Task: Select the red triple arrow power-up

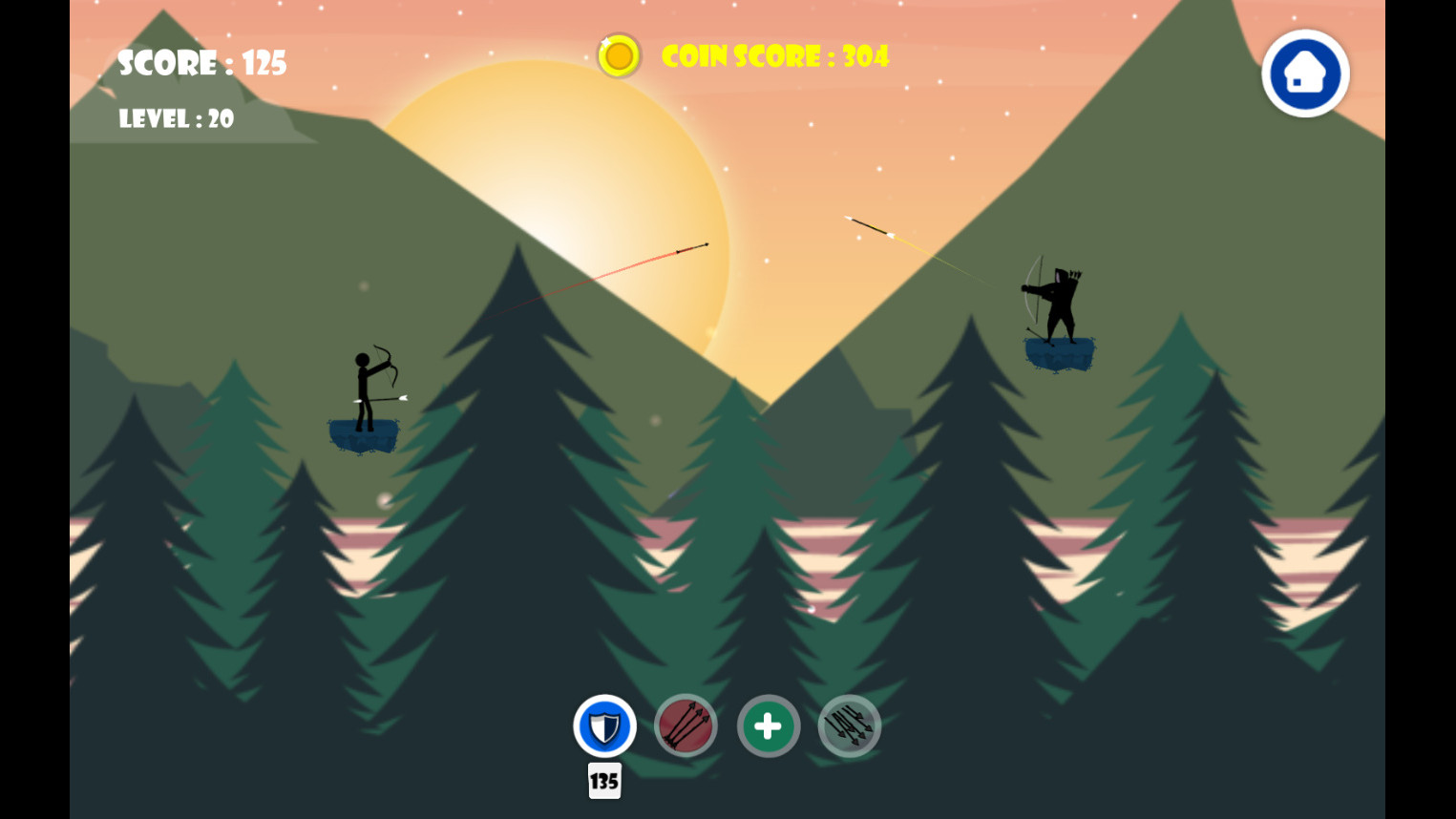Action: [686, 726]
